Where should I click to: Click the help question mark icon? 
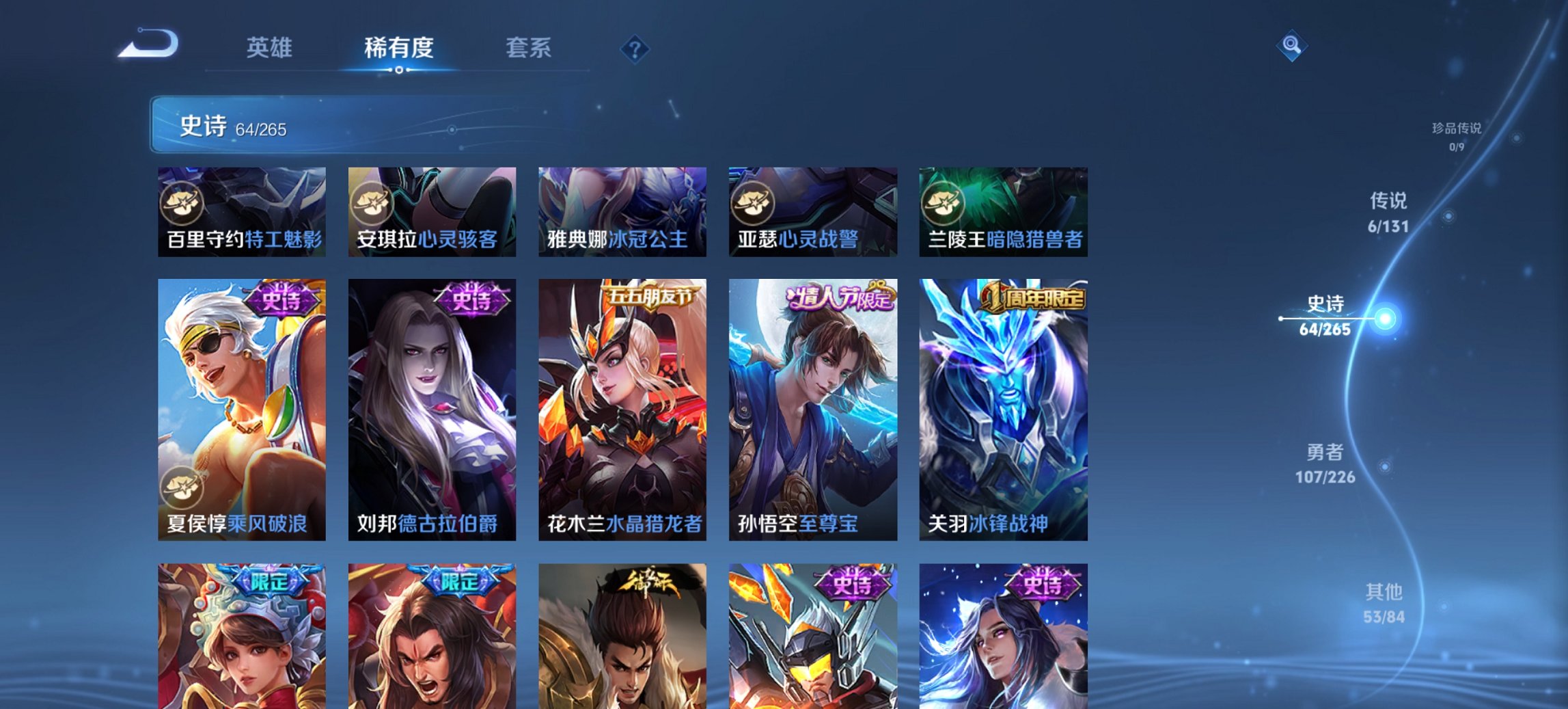(634, 49)
